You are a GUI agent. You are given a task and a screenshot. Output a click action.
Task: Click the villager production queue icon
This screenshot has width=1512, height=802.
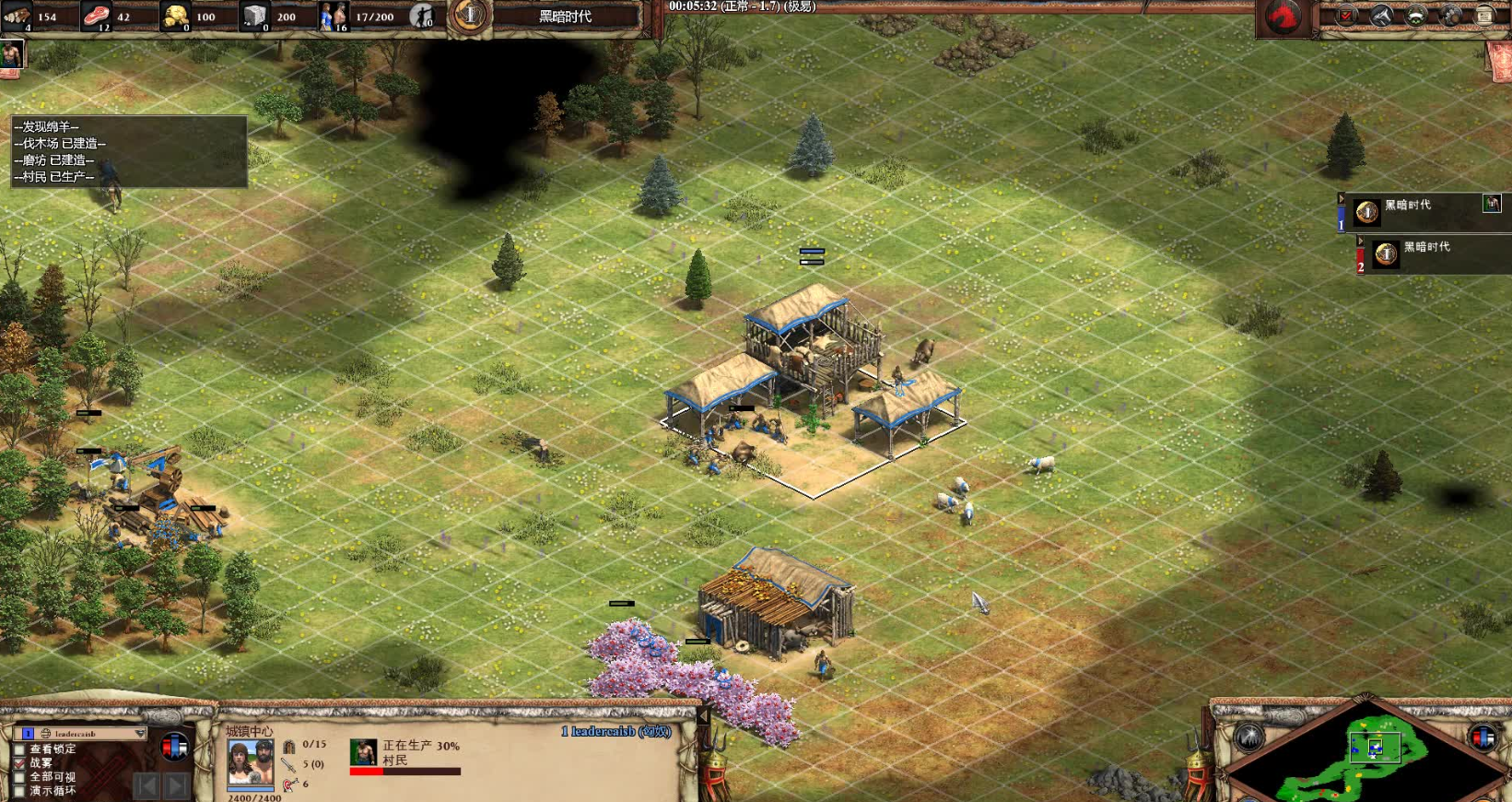point(363,752)
